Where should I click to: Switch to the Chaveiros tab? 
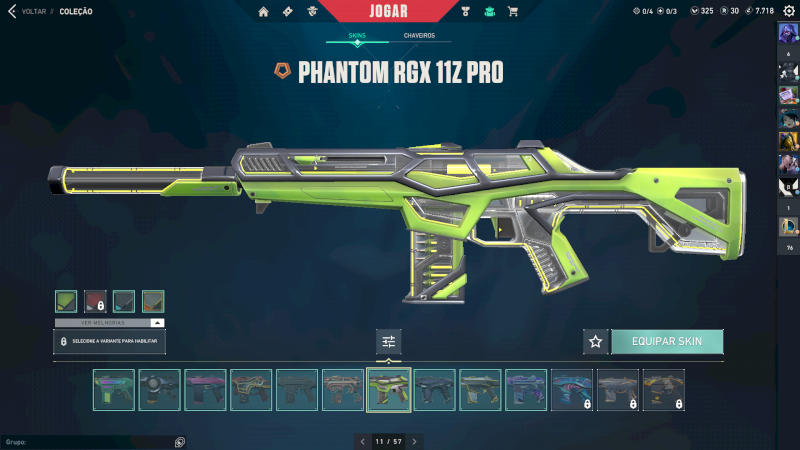pos(419,35)
